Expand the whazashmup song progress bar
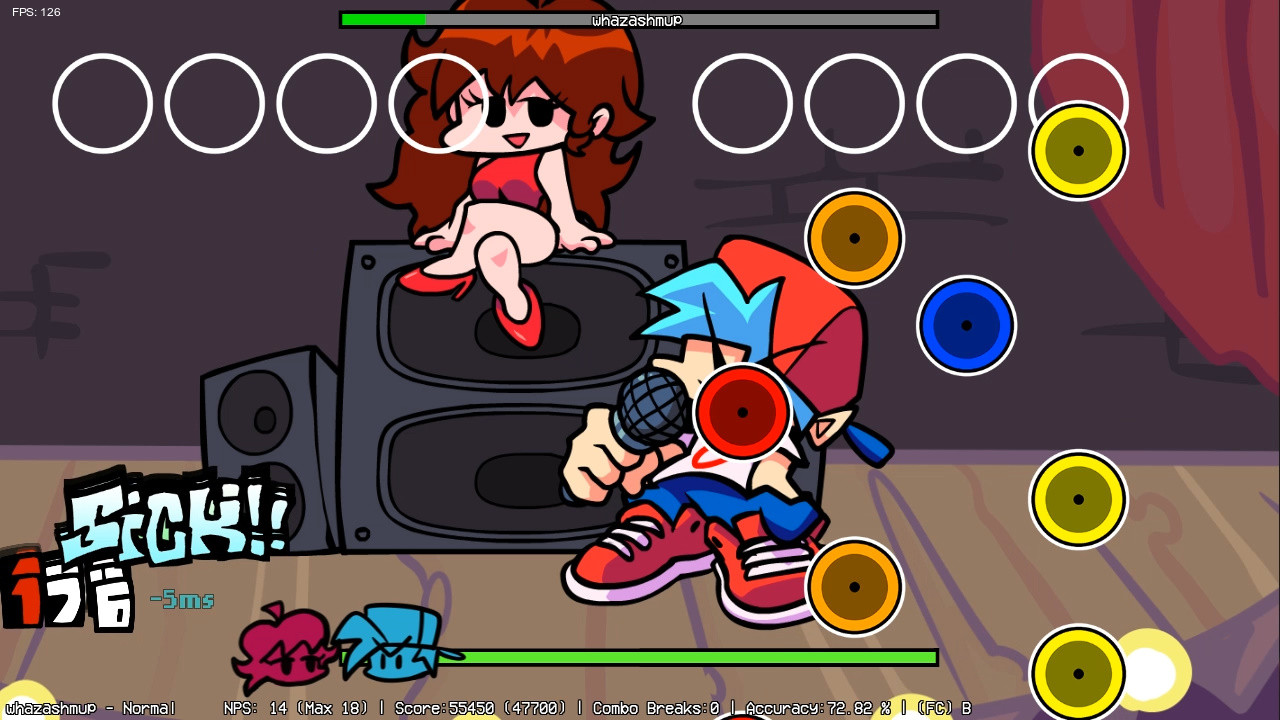 point(640,19)
